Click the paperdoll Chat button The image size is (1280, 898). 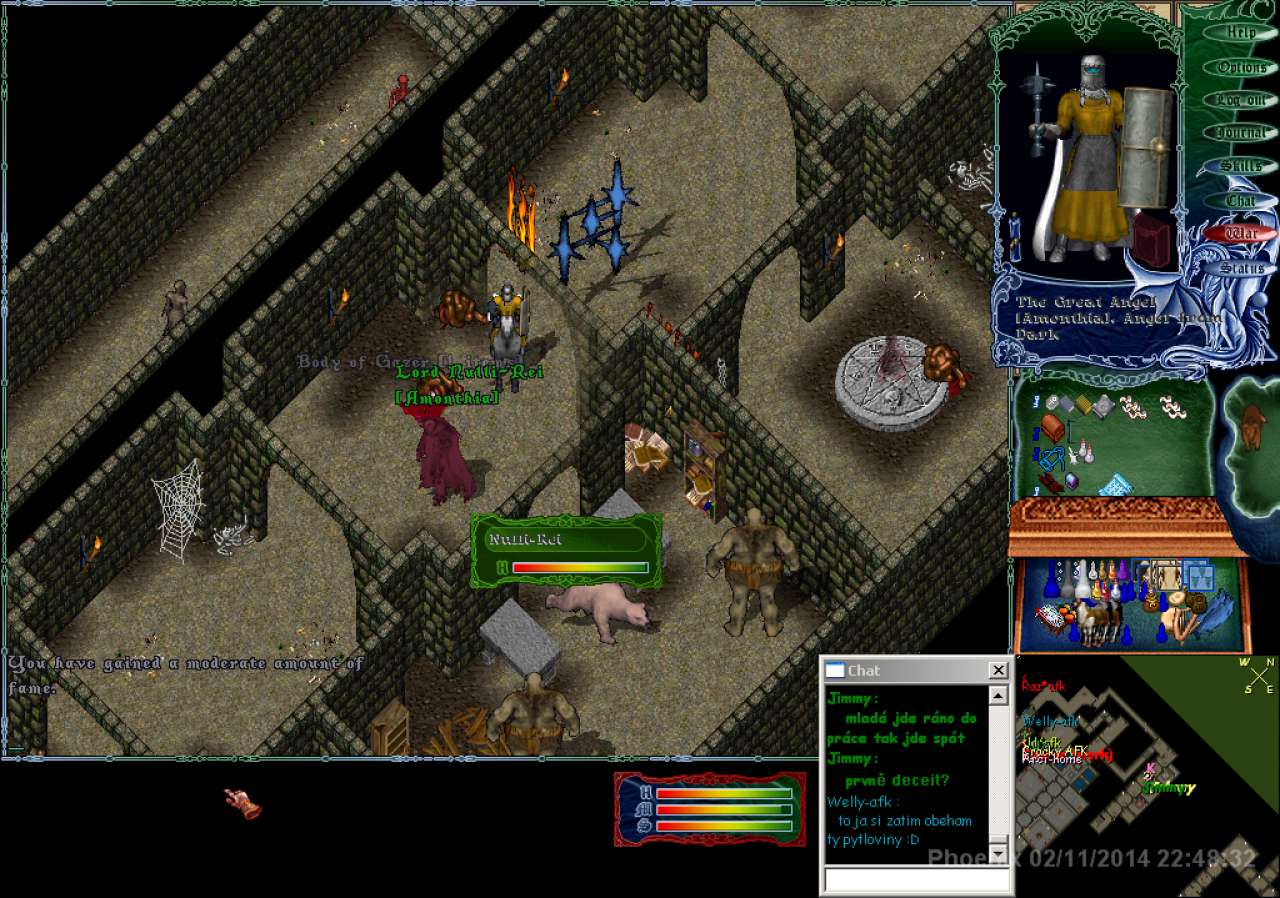[x=1240, y=200]
